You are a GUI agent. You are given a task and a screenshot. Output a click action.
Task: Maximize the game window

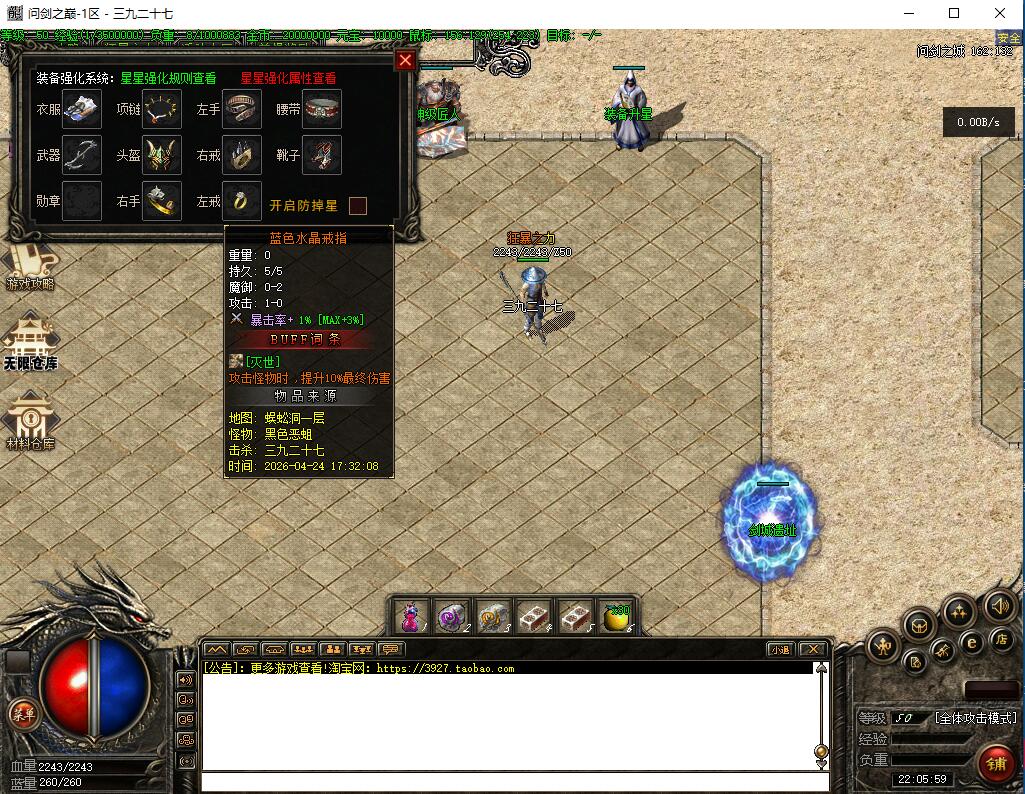pyautogui.click(x=954, y=14)
